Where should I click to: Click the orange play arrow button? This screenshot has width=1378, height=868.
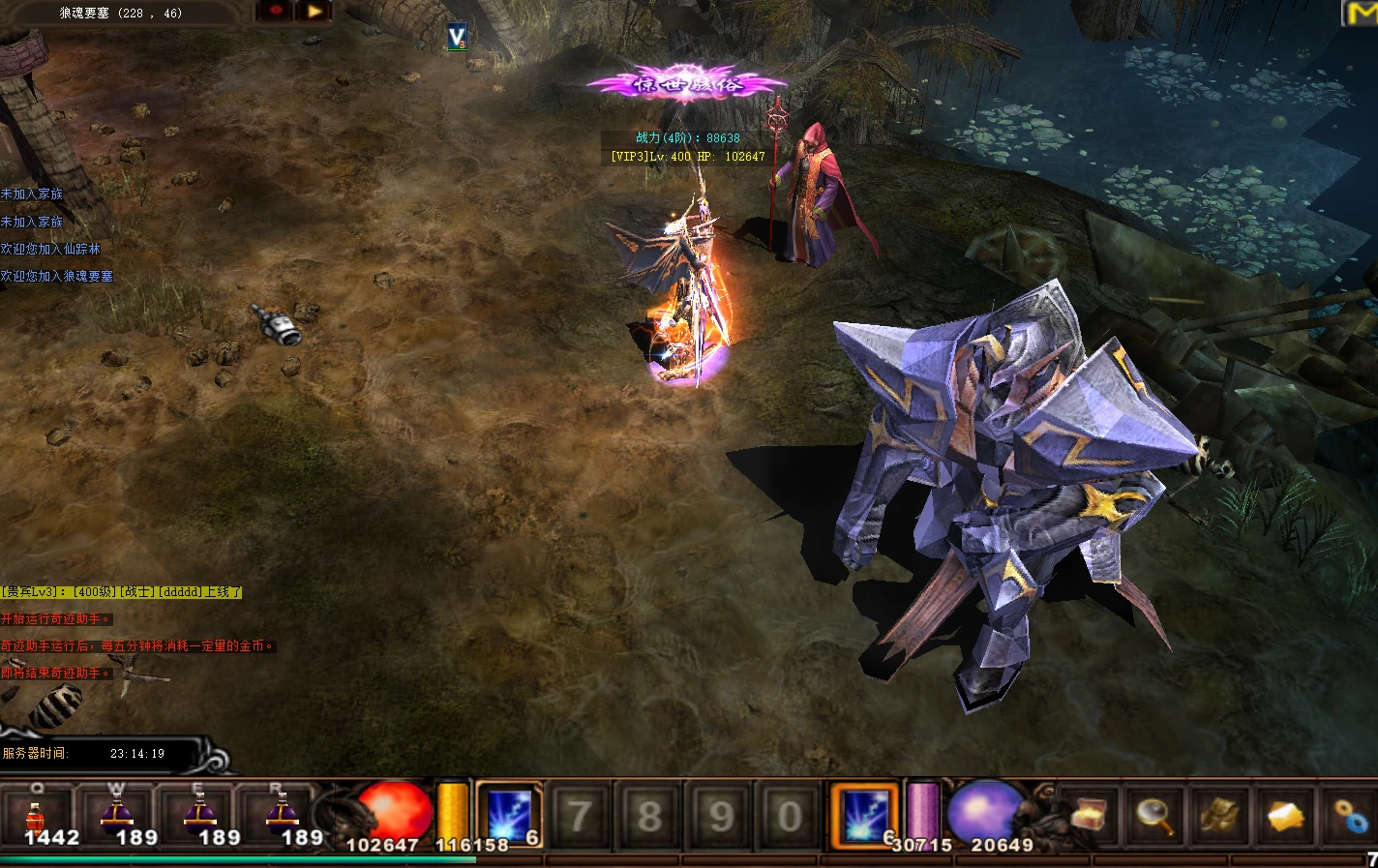click(315, 11)
